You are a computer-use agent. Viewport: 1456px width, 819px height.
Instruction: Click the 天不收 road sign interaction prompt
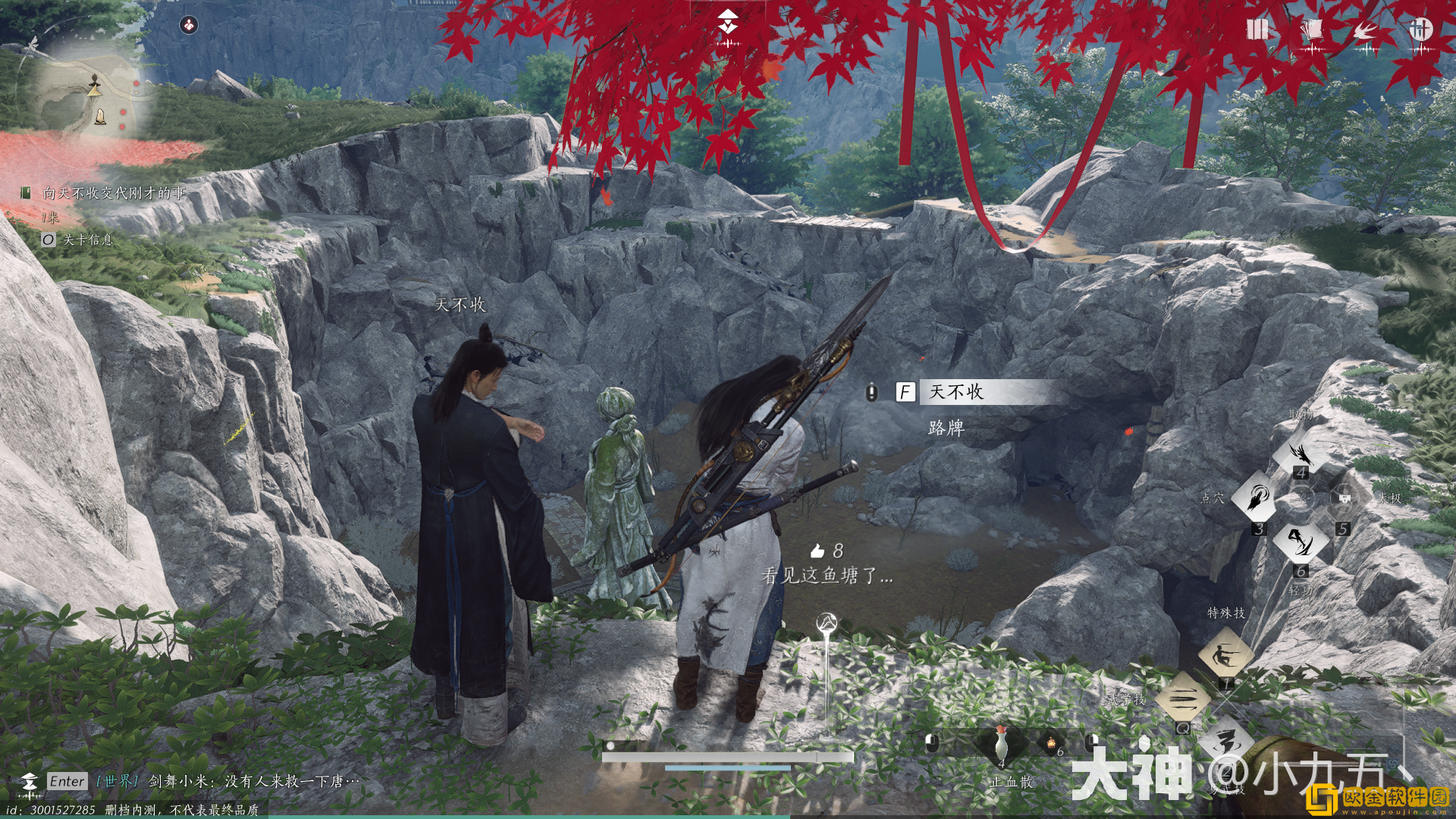pyautogui.click(x=963, y=393)
